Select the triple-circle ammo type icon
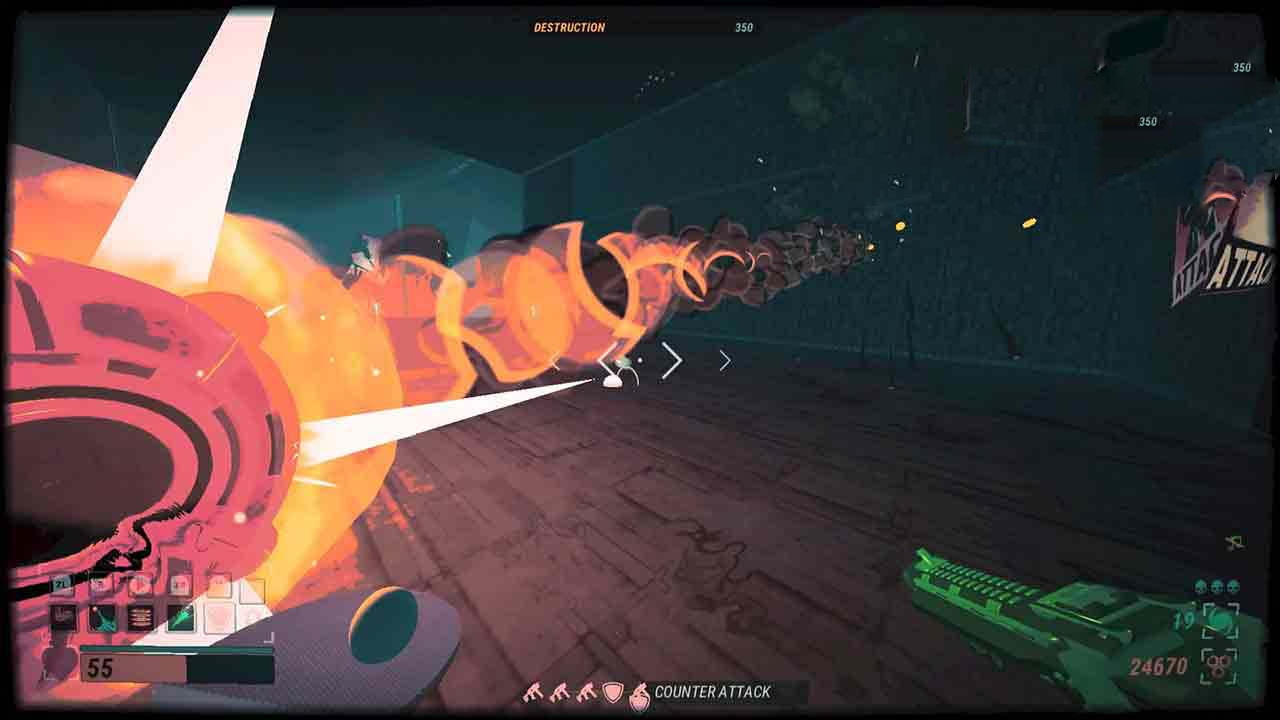Image resolution: width=1280 pixels, height=720 pixels. pos(1220,665)
